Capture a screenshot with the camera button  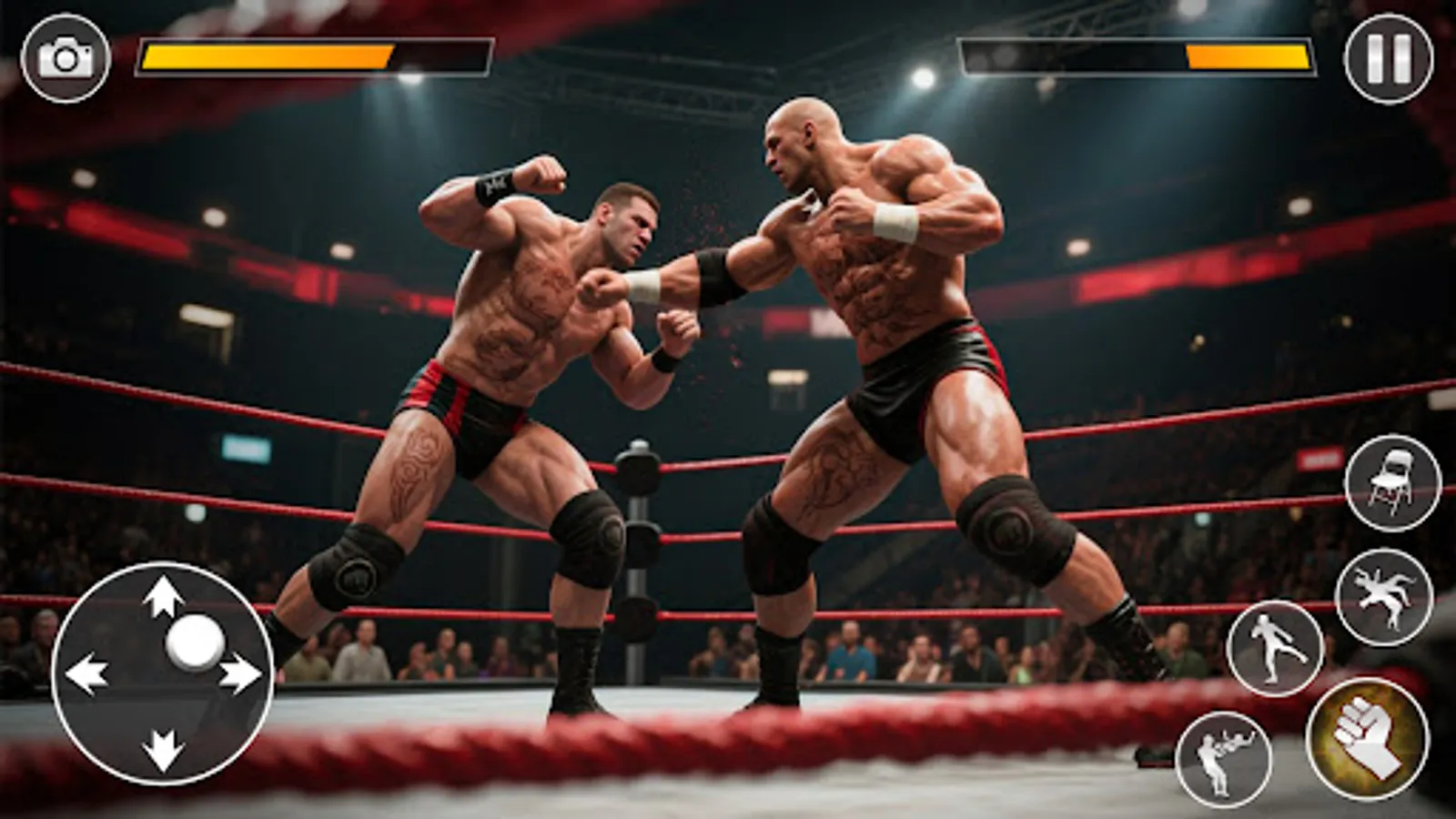click(62, 56)
